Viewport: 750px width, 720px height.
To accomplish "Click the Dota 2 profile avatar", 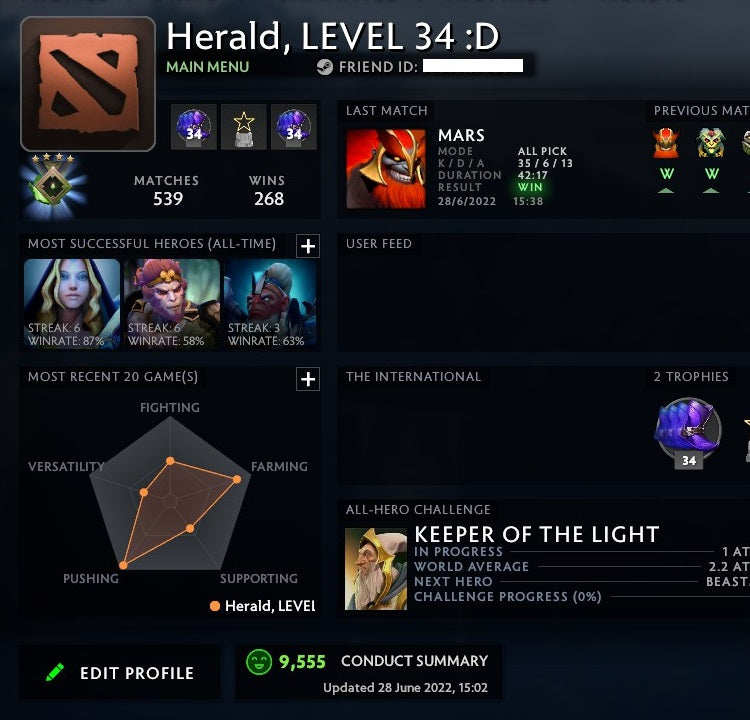I will pos(88,84).
